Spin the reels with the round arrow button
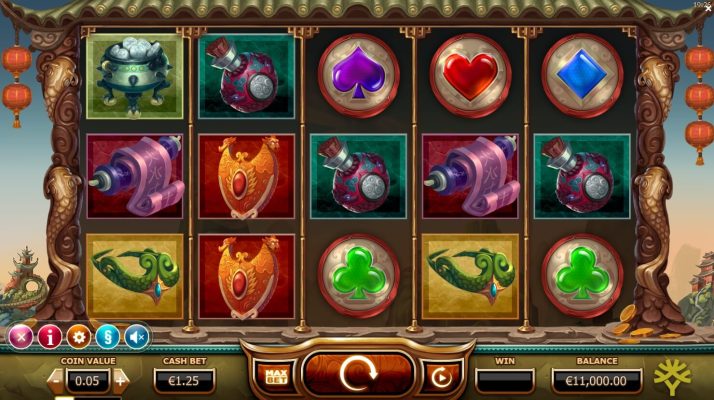This screenshot has width=714, height=400. tap(357, 375)
